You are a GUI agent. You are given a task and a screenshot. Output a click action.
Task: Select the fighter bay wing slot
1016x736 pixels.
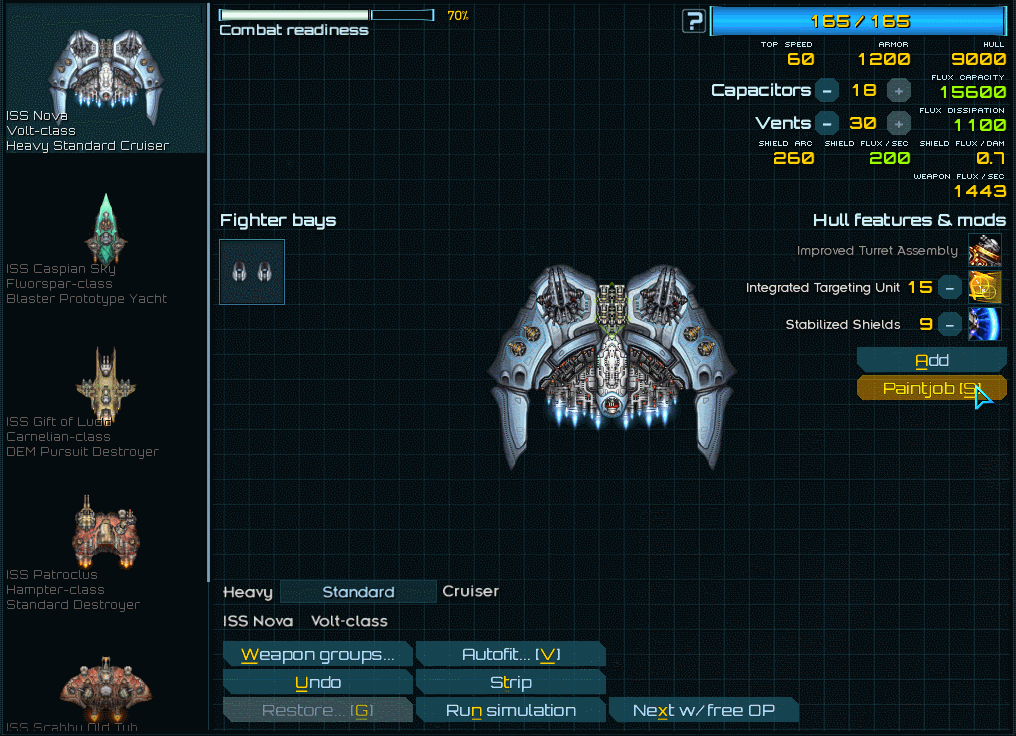[252, 271]
